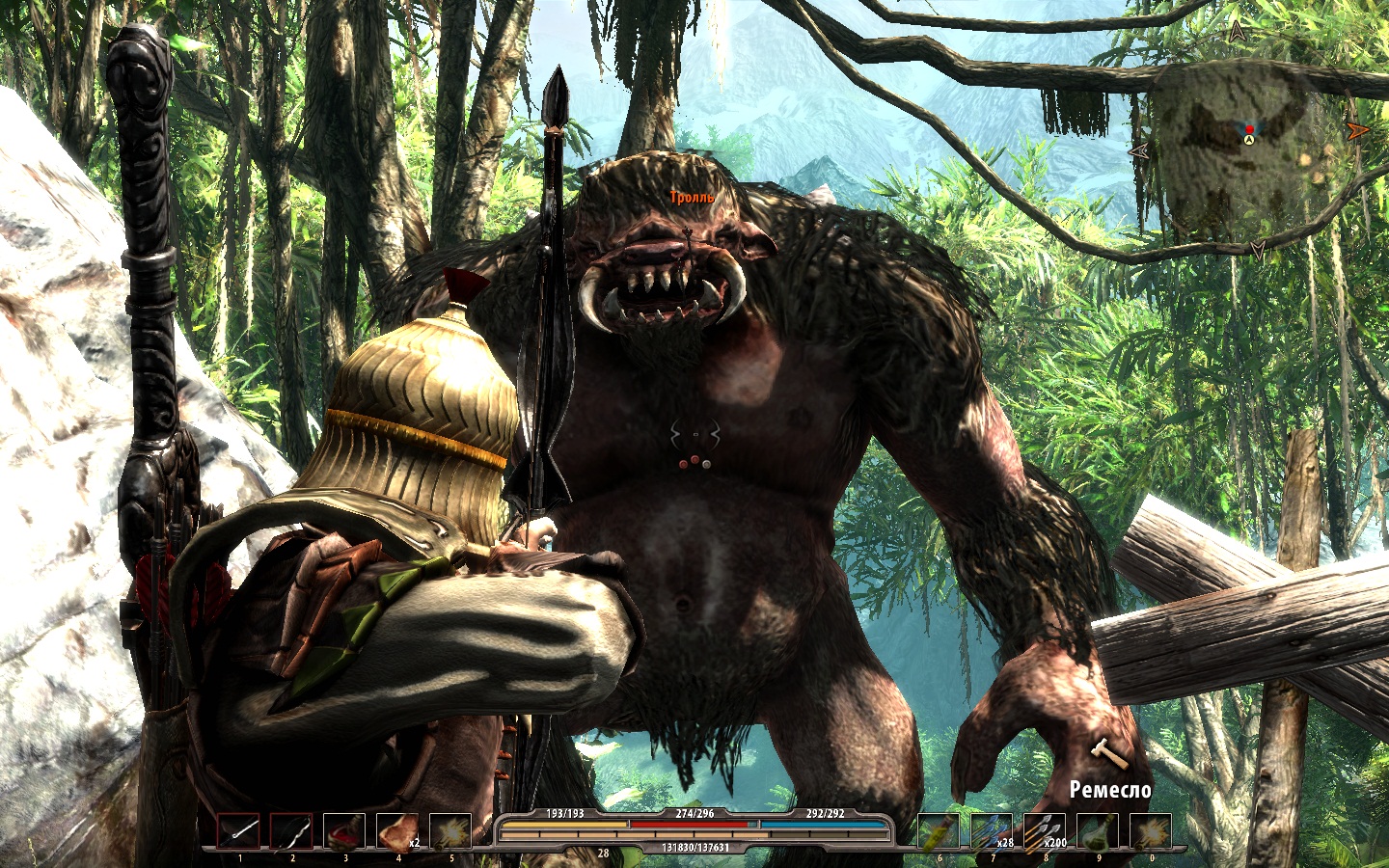Equip the bow in hotbar slot 2

pyautogui.click(x=291, y=831)
